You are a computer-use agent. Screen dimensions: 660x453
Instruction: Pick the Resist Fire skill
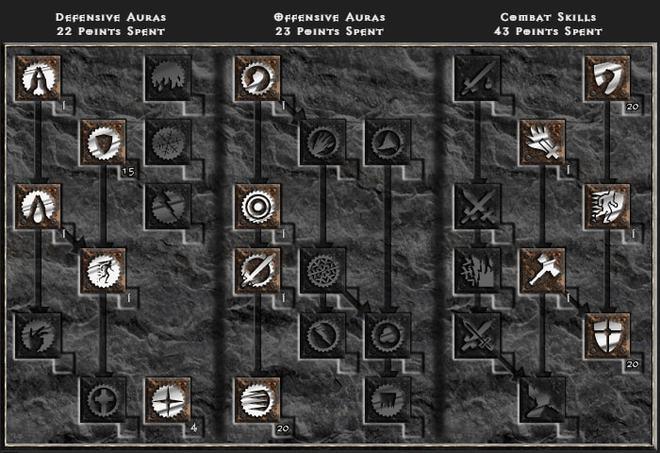point(166,77)
